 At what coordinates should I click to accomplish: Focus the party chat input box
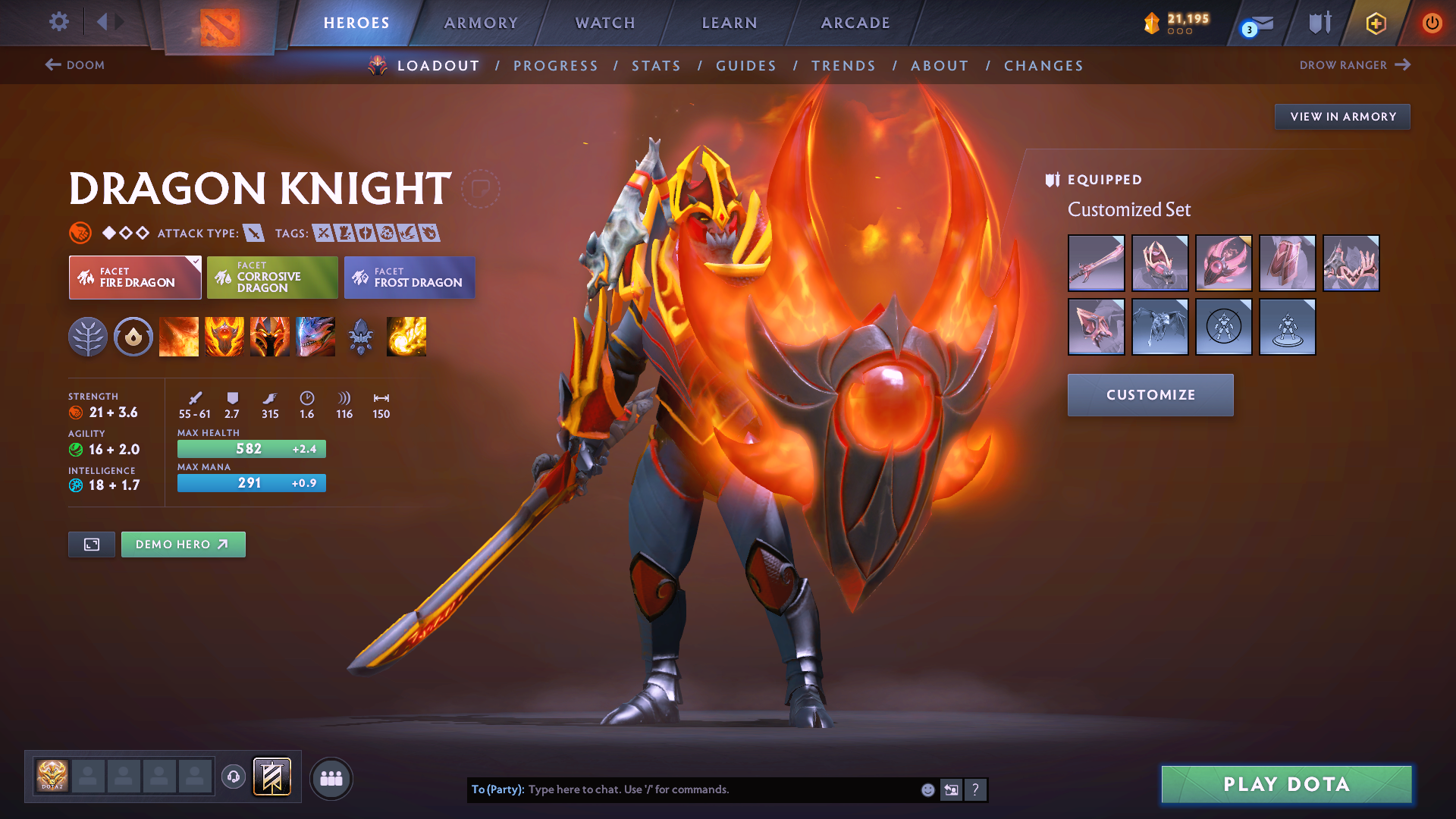[720, 789]
